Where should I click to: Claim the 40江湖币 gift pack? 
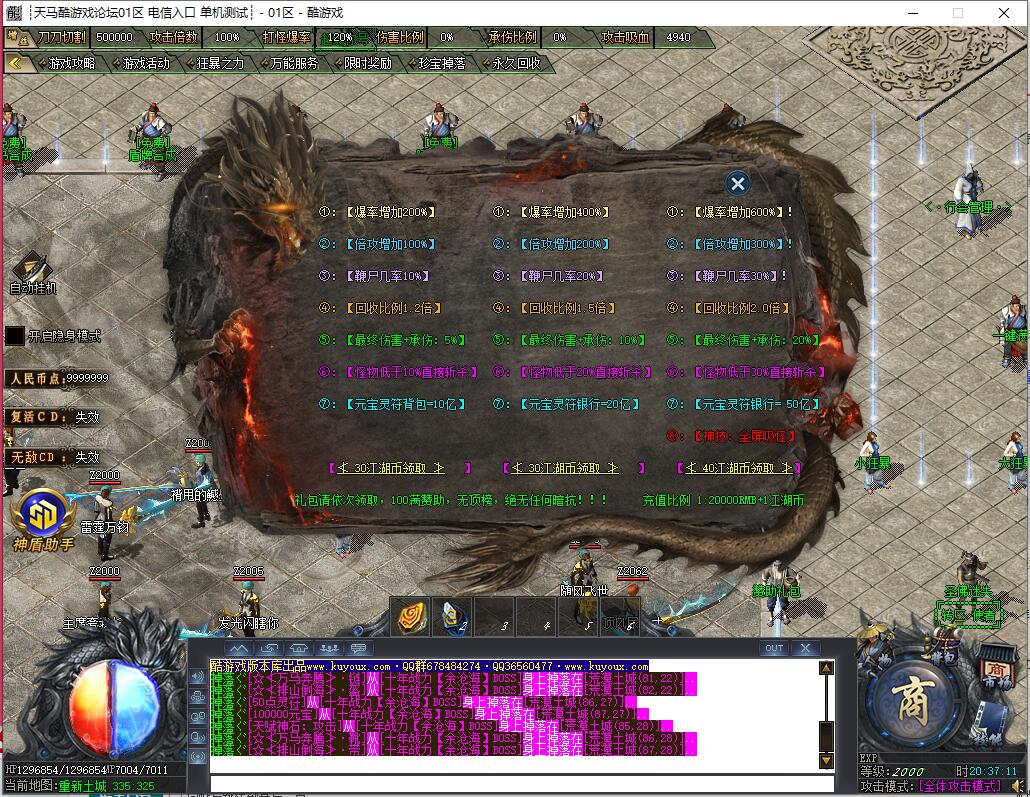[738, 467]
